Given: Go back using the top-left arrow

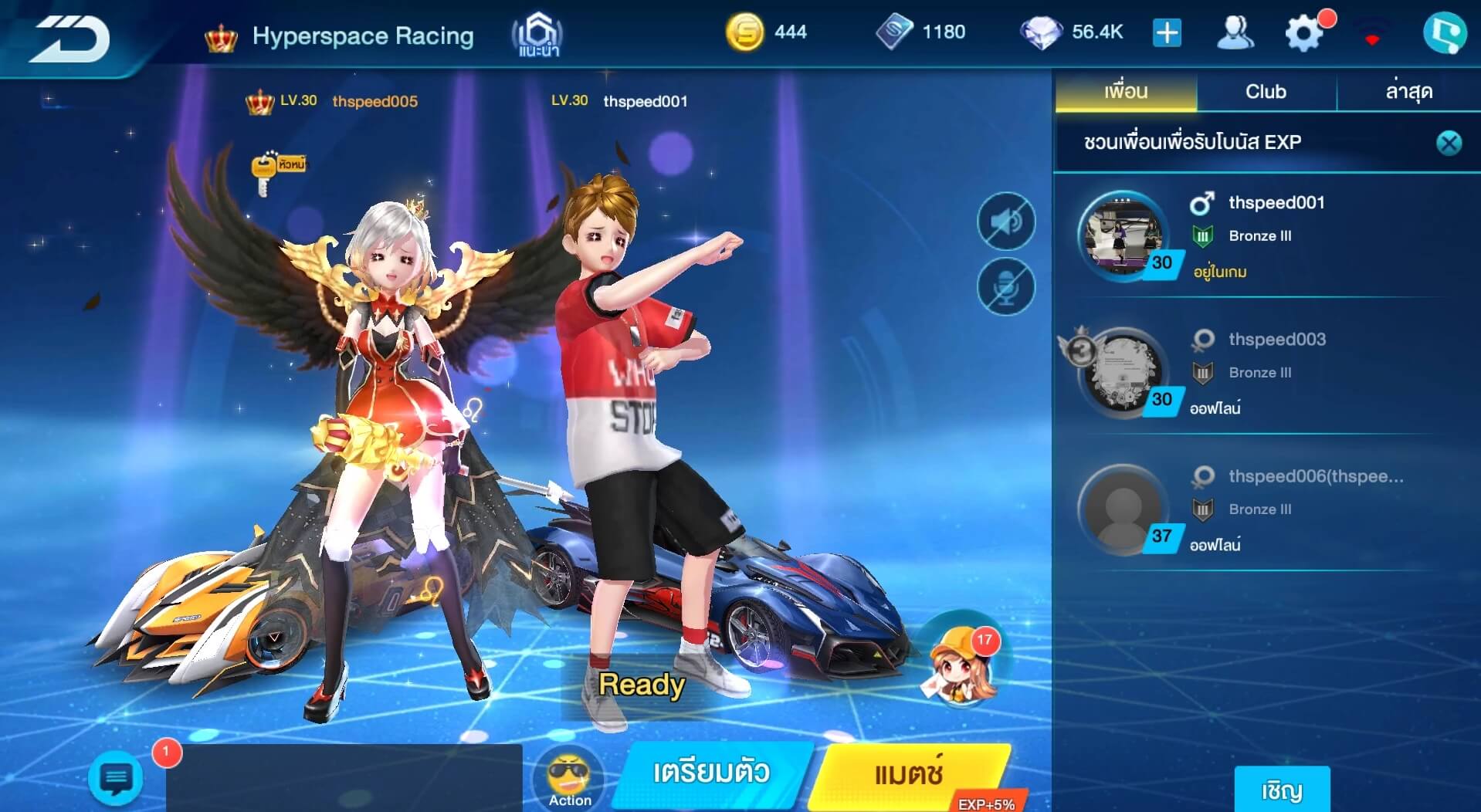Looking at the screenshot, I should pyautogui.click(x=71, y=39).
